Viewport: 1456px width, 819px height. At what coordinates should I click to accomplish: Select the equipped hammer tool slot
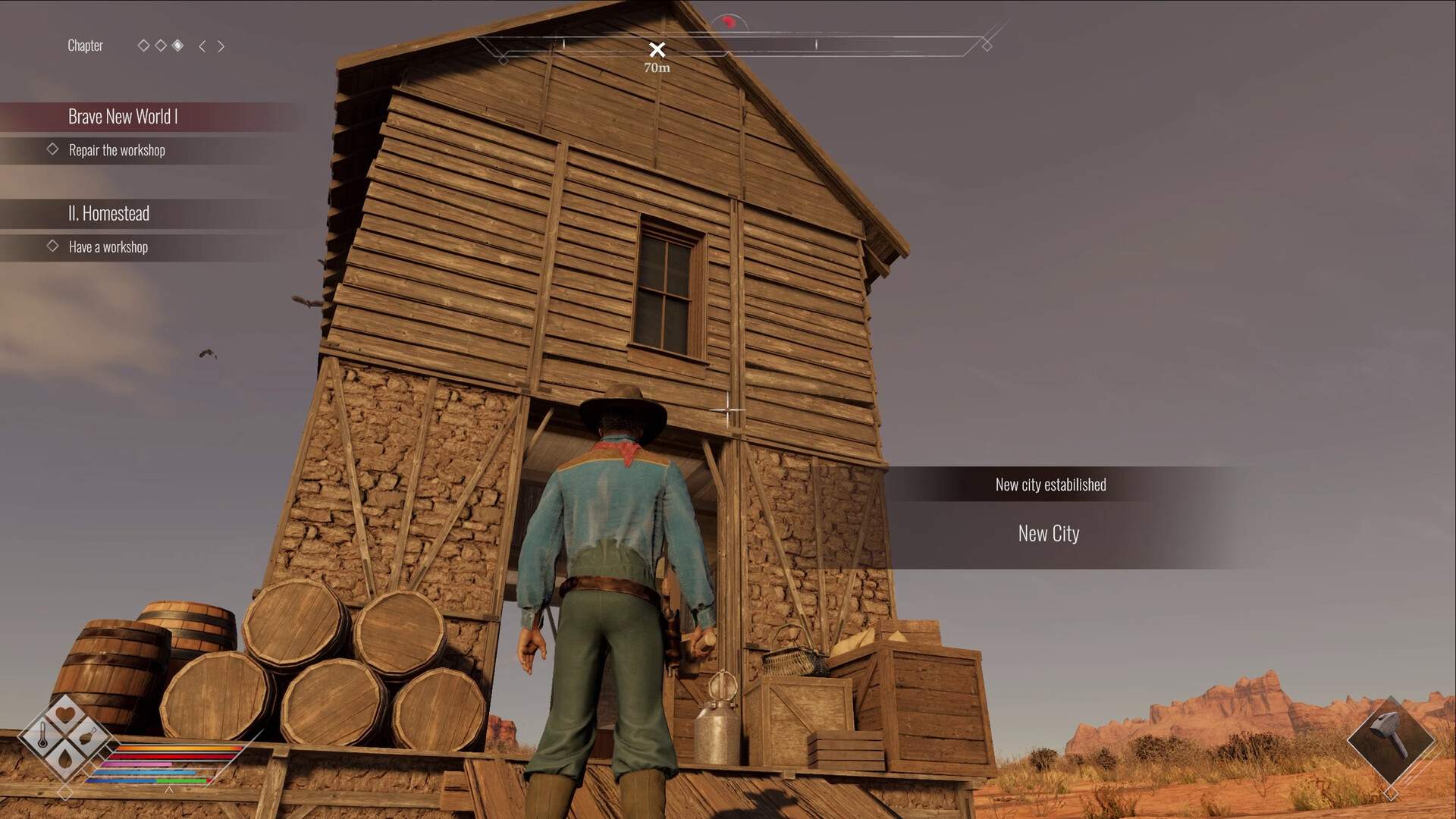(1390, 739)
